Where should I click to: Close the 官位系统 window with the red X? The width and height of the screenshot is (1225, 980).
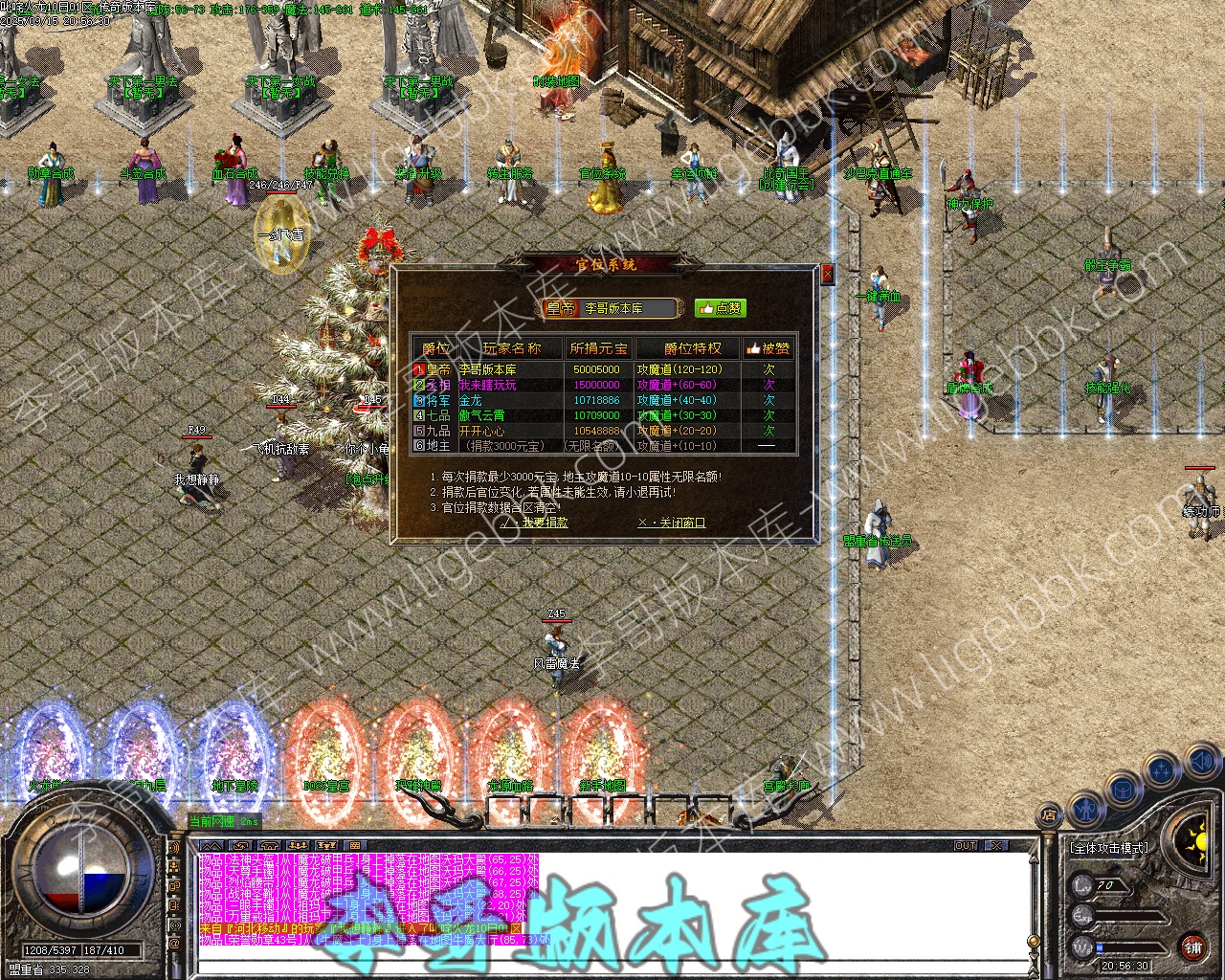point(827,274)
